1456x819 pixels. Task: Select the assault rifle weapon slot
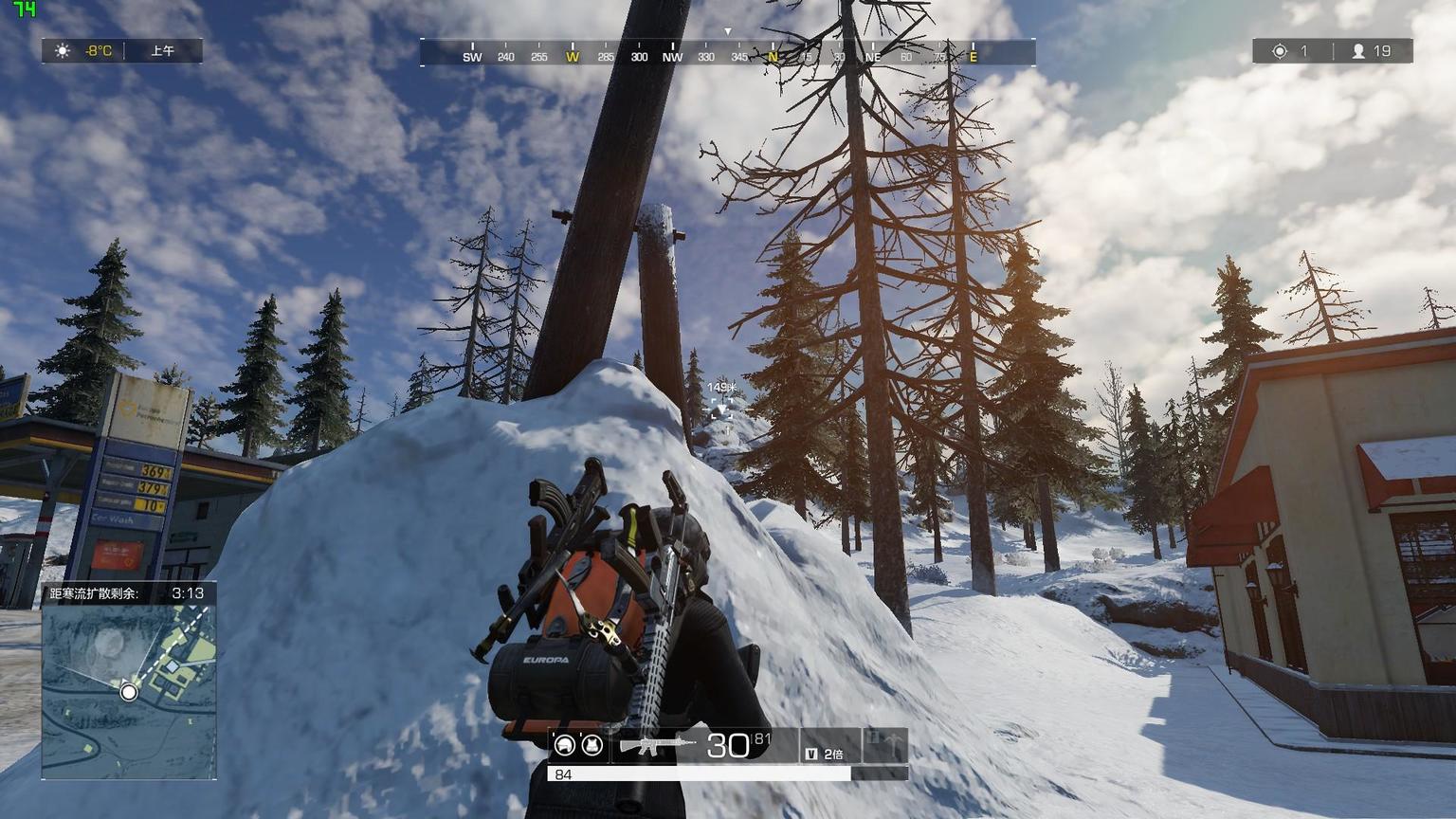[x=656, y=745]
